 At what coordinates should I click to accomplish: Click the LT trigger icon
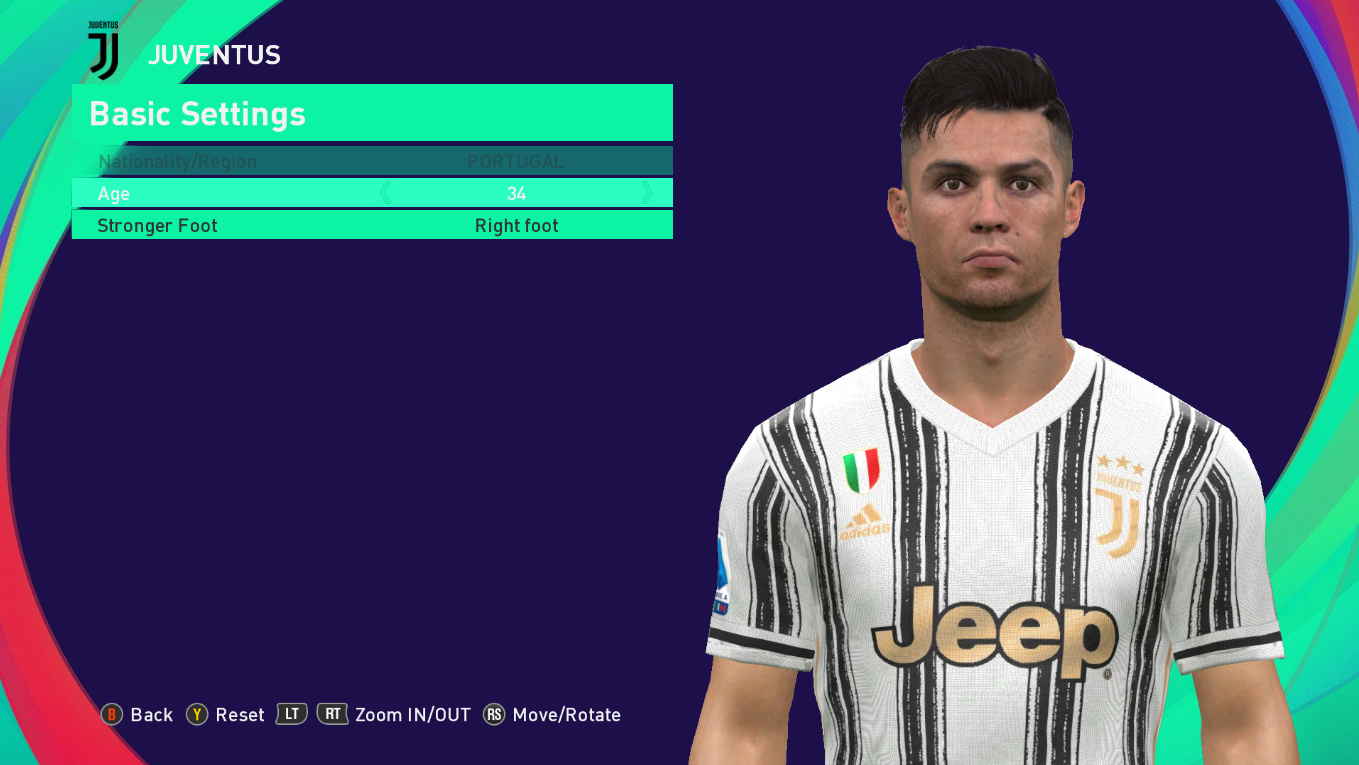point(290,715)
